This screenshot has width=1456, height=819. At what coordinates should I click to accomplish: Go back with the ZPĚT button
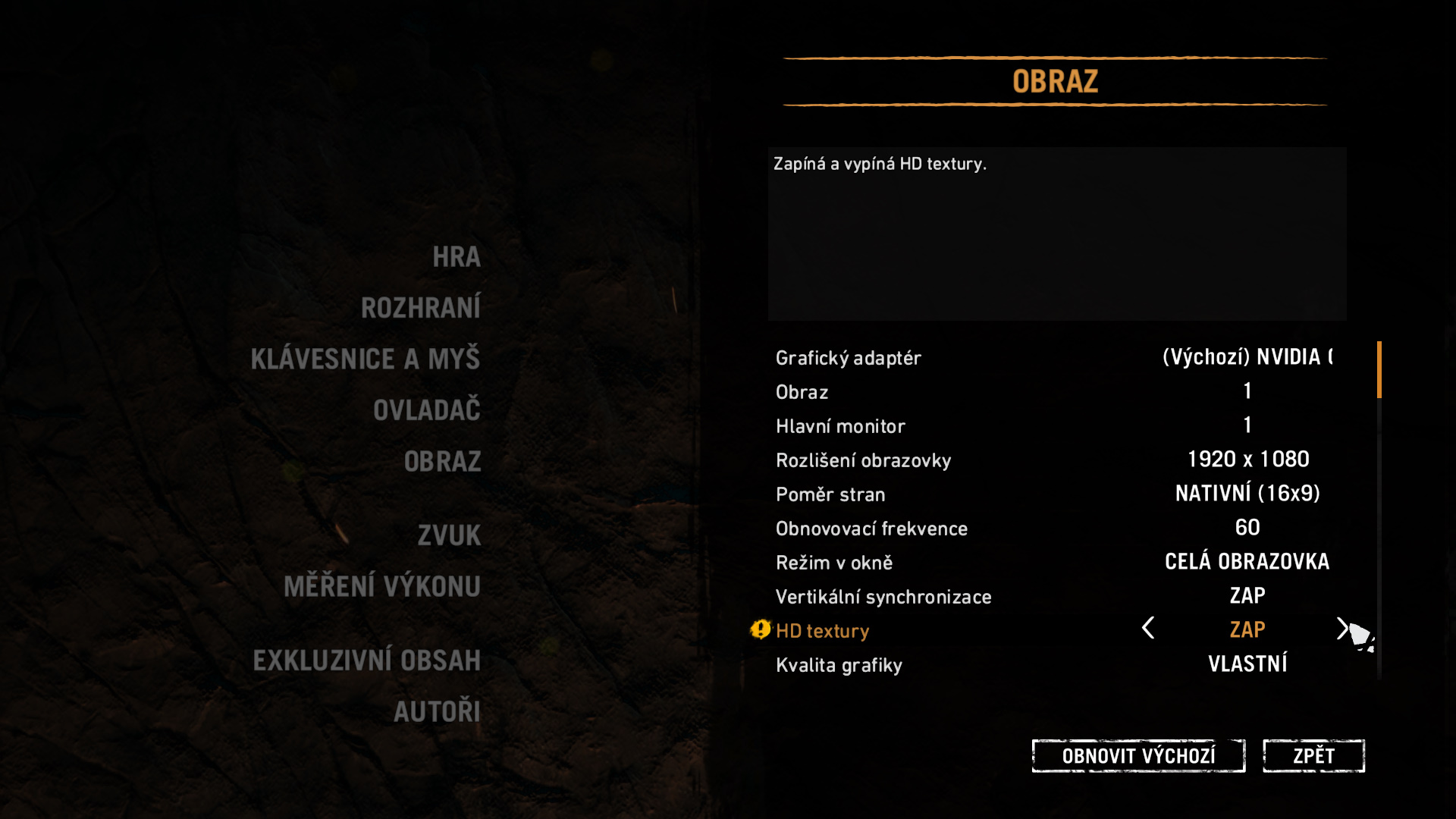pyautogui.click(x=1313, y=756)
